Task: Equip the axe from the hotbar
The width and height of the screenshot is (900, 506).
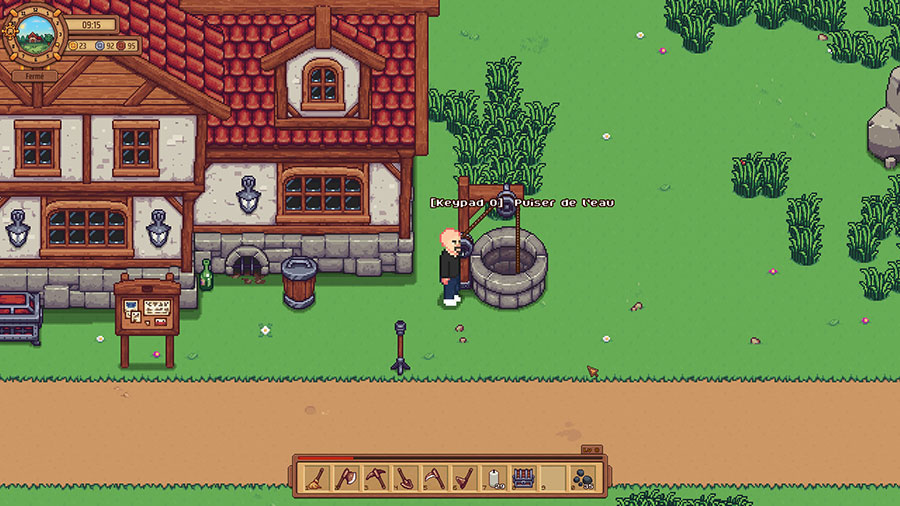Action: click(345, 478)
